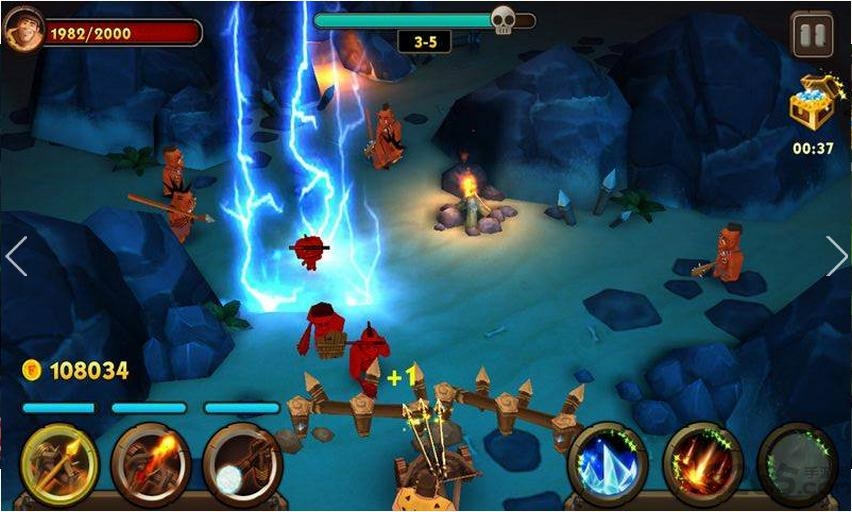Pause the game

[x=812, y=35]
